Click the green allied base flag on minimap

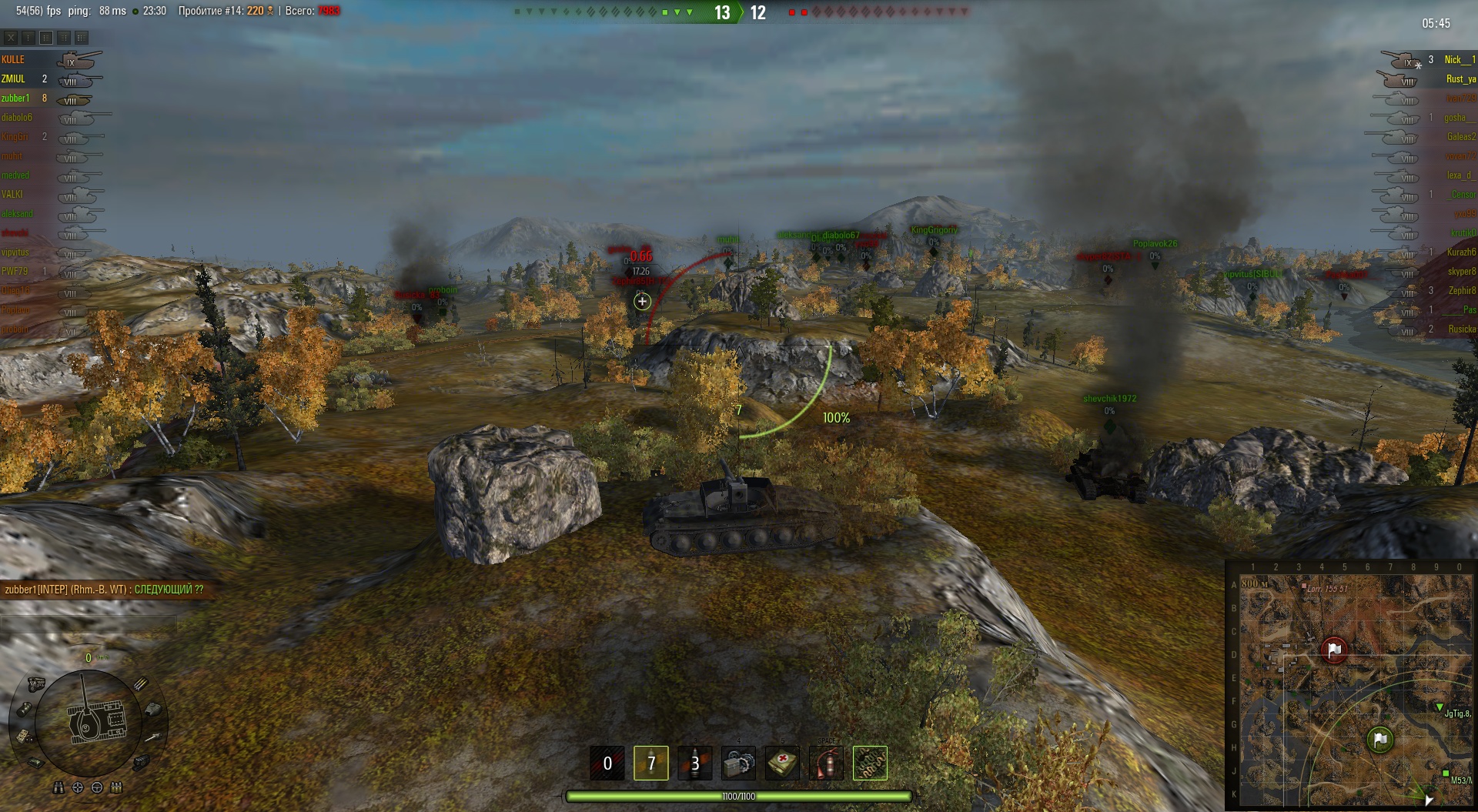(1379, 740)
